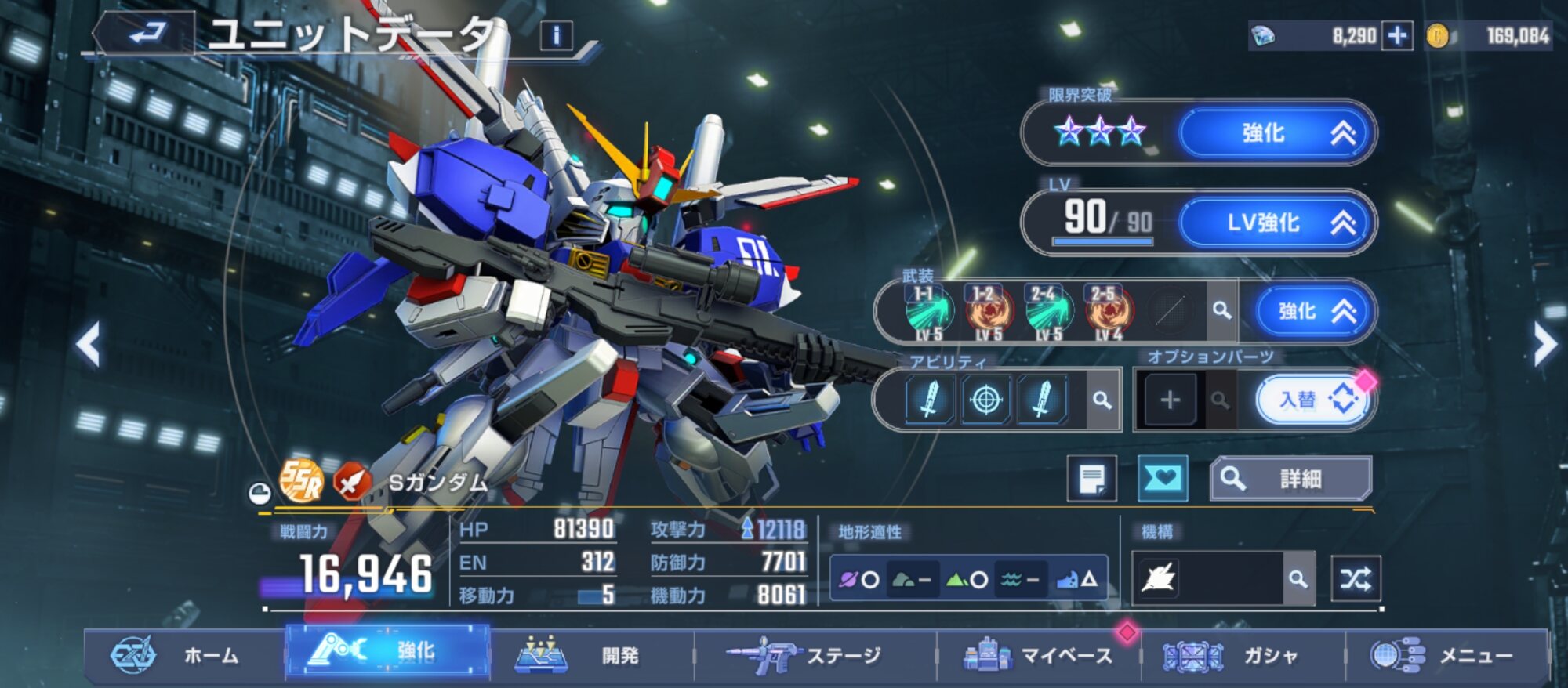Activate the shuffle icon beside 機構
Image resolution: width=1568 pixels, height=688 pixels.
pyautogui.click(x=1356, y=579)
